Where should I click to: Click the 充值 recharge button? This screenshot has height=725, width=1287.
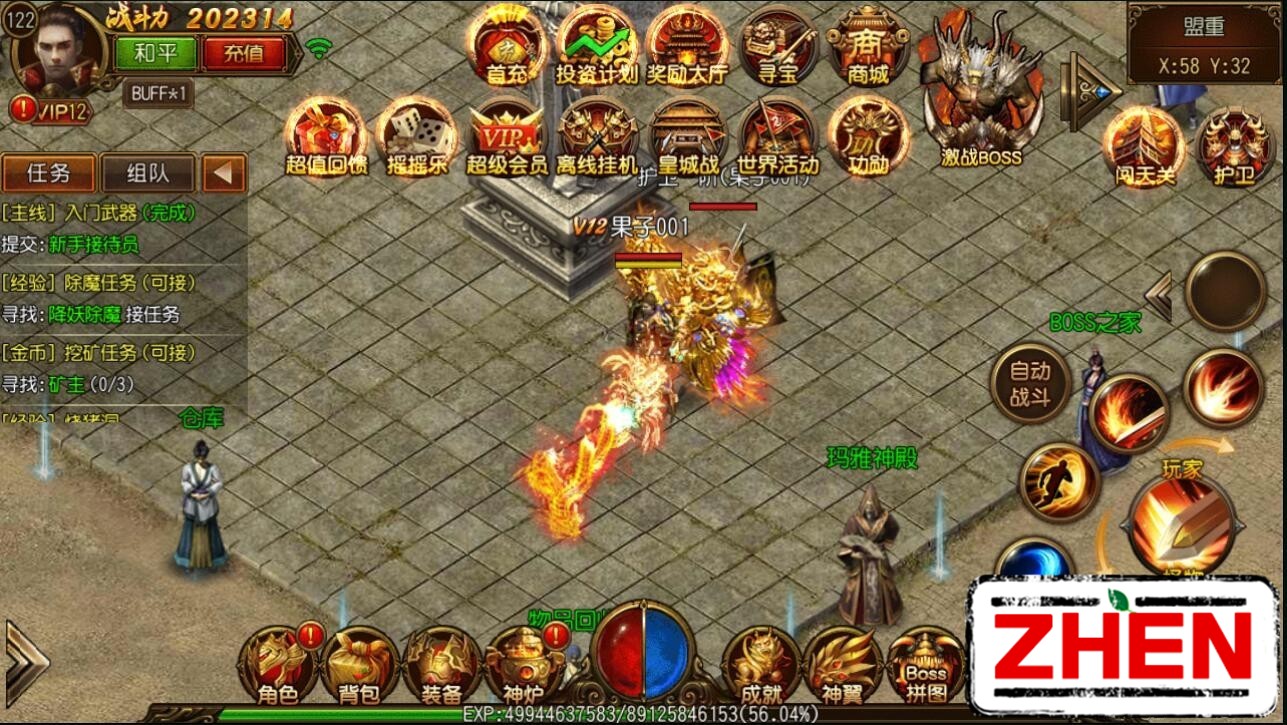point(243,53)
